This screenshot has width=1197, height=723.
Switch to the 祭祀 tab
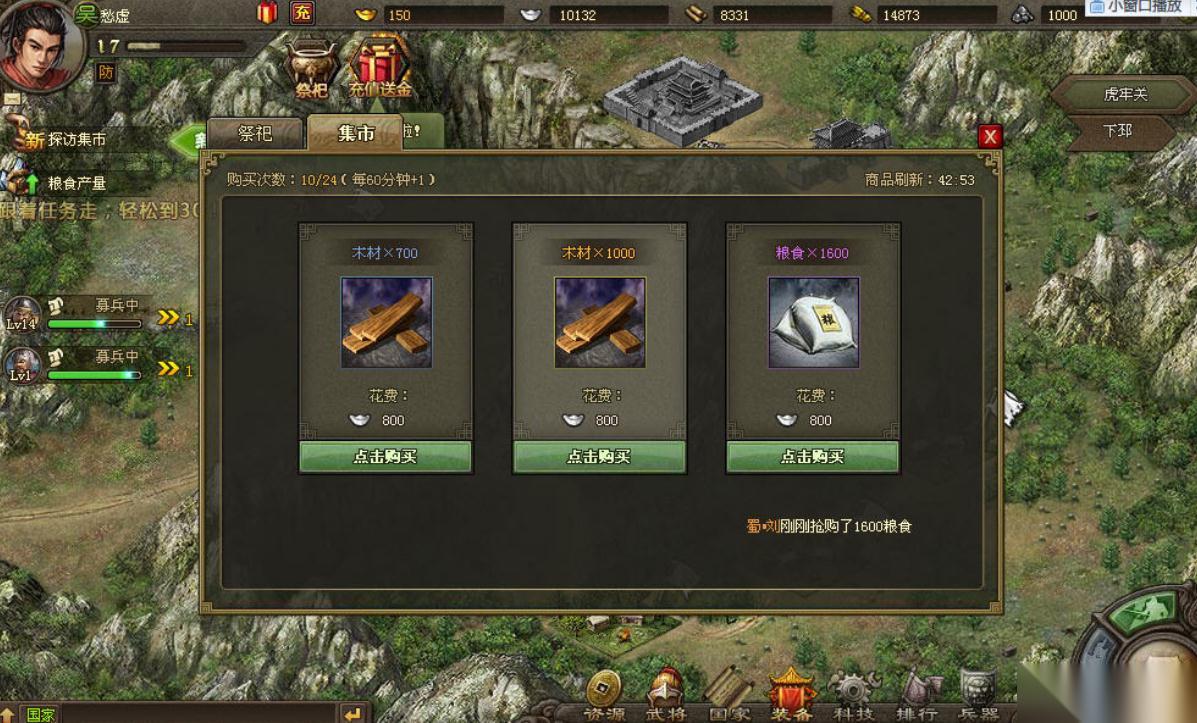[x=254, y=133]
